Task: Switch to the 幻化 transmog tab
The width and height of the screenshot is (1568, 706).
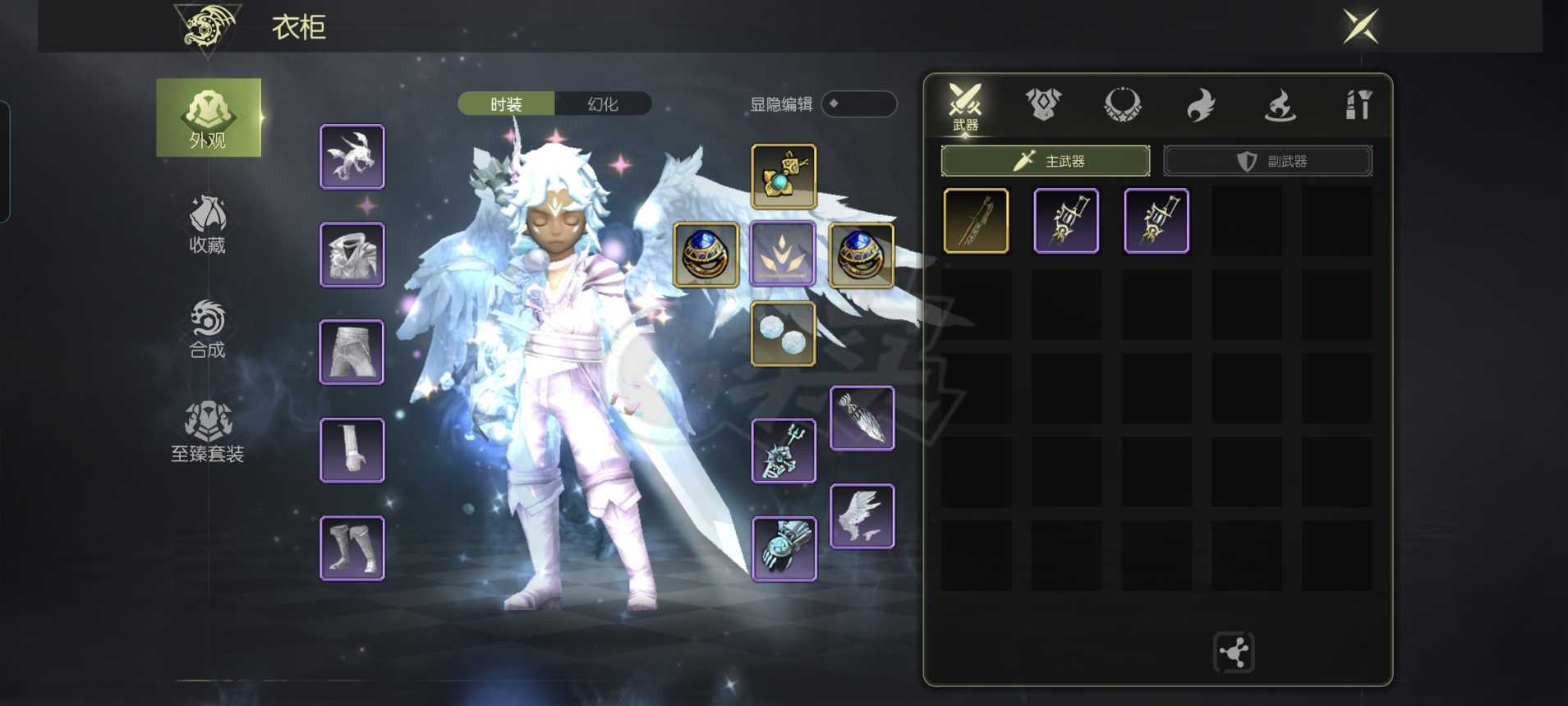Action: pyautogui.click(x=603, y=104)
